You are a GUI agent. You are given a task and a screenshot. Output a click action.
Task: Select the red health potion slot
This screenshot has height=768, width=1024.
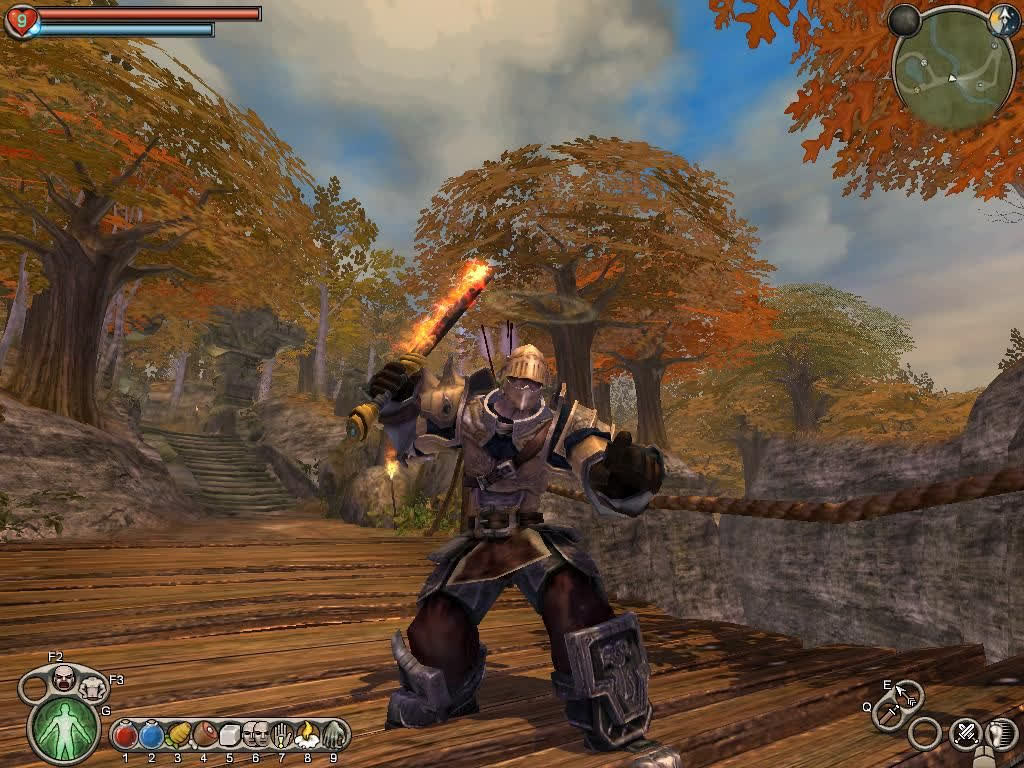click(125, 736)
